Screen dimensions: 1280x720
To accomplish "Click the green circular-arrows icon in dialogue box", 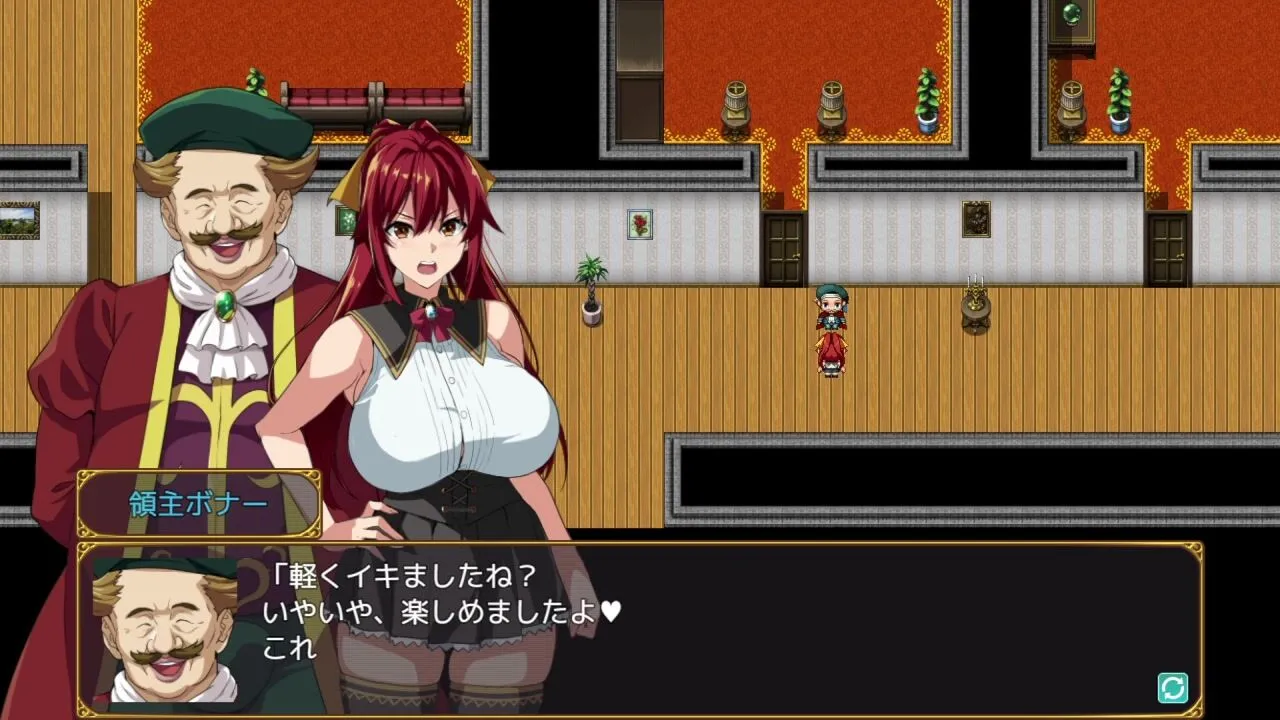I will pyautogui.click(x=1172, y=687).
